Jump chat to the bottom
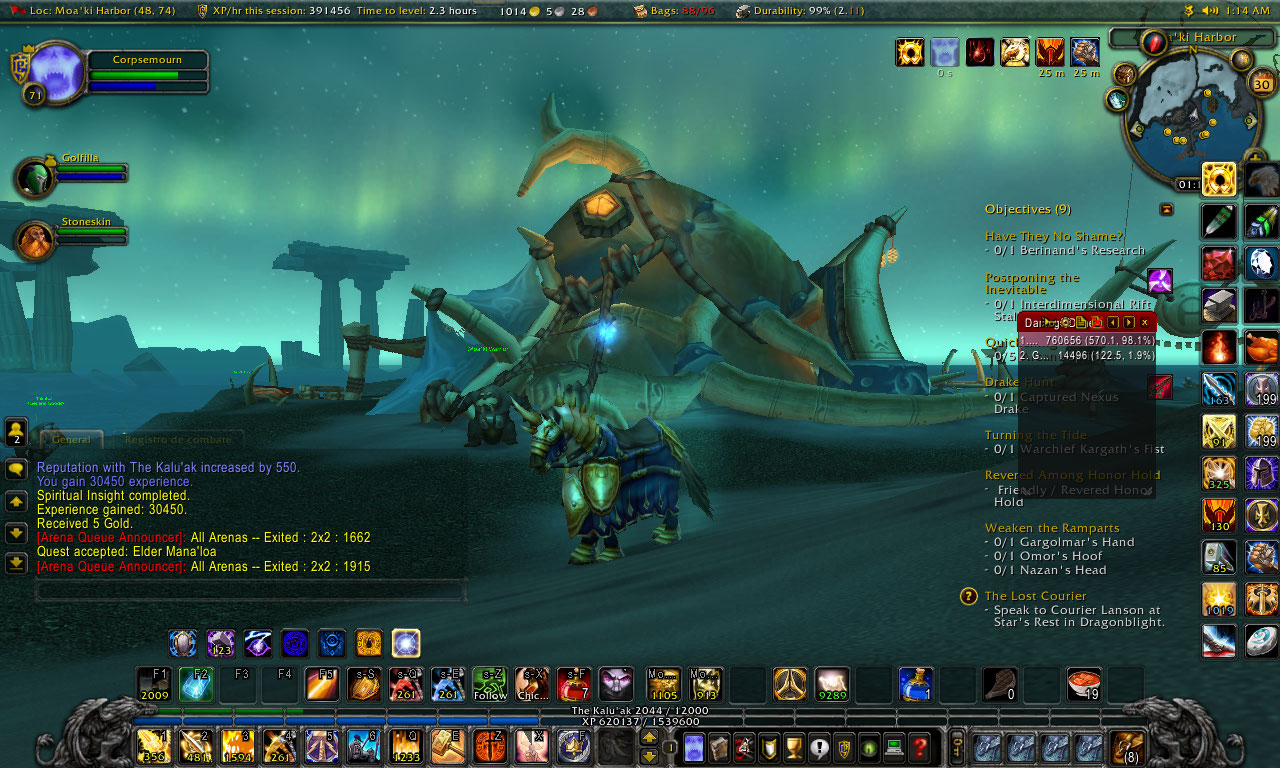Image resolution: width=1280 pixels, height=768 pixels. [16, 563]
